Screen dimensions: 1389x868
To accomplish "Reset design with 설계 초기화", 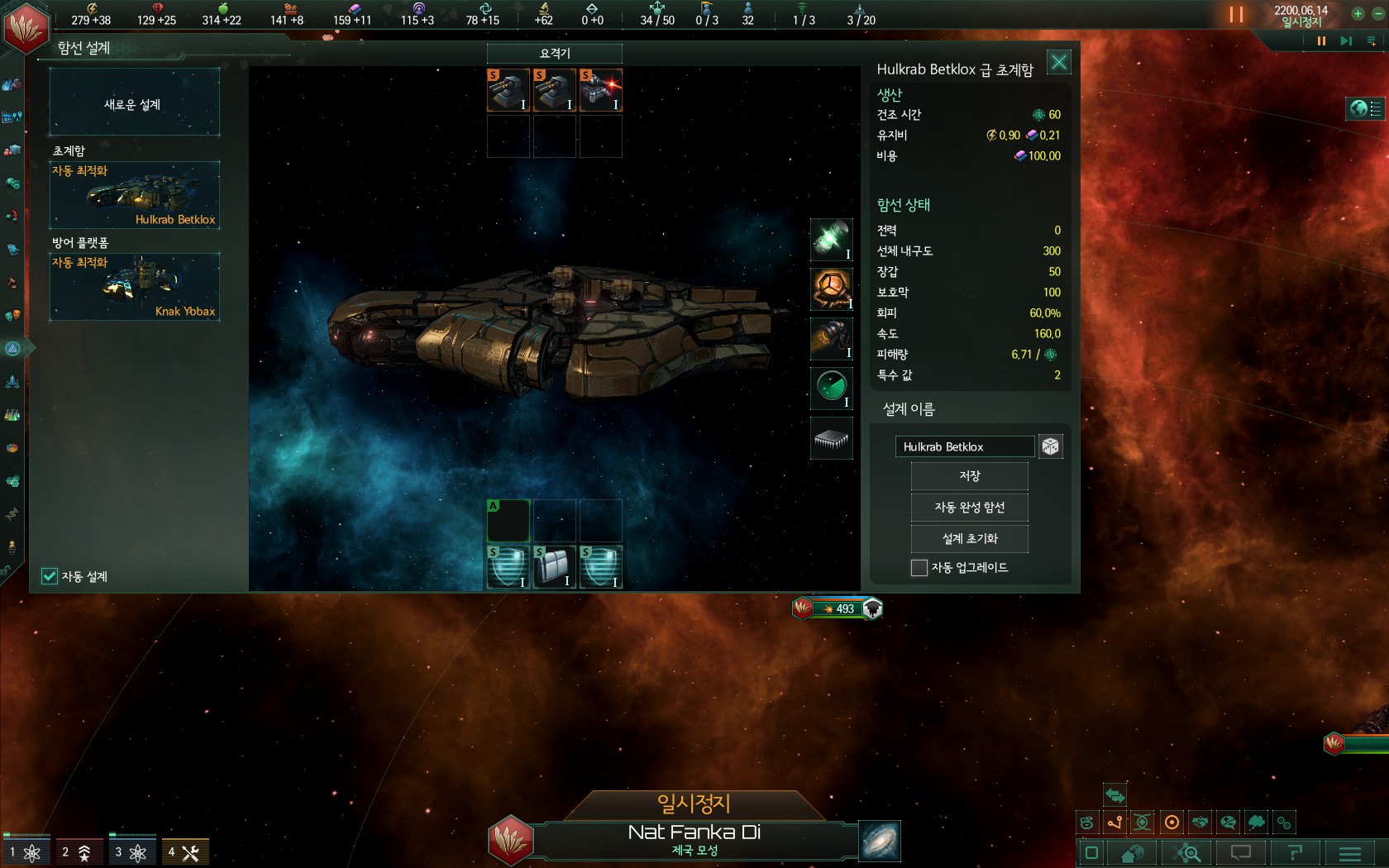I will 969,539.
